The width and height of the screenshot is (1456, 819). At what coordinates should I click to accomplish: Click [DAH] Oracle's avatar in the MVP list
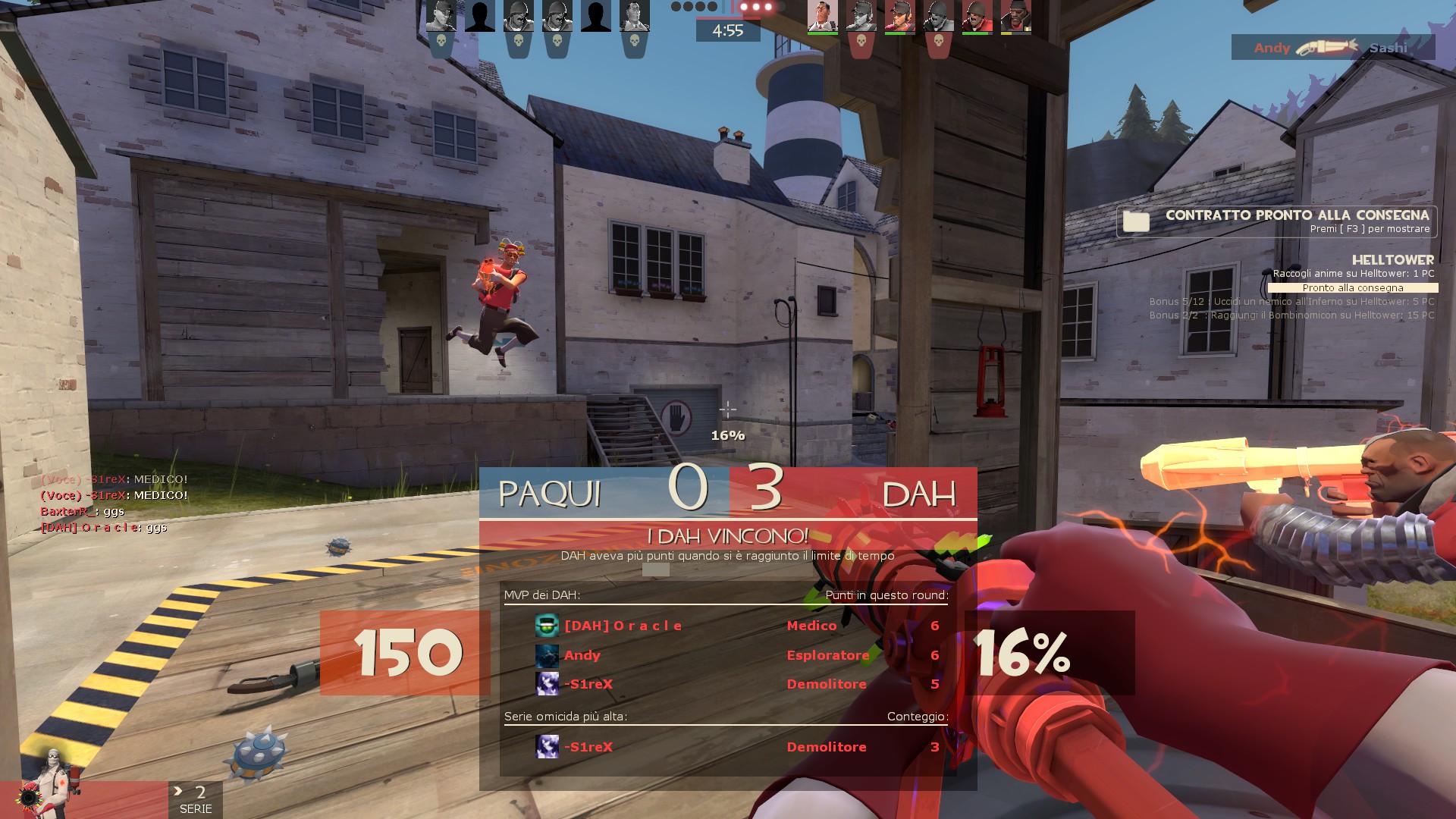tap(547, 626)
